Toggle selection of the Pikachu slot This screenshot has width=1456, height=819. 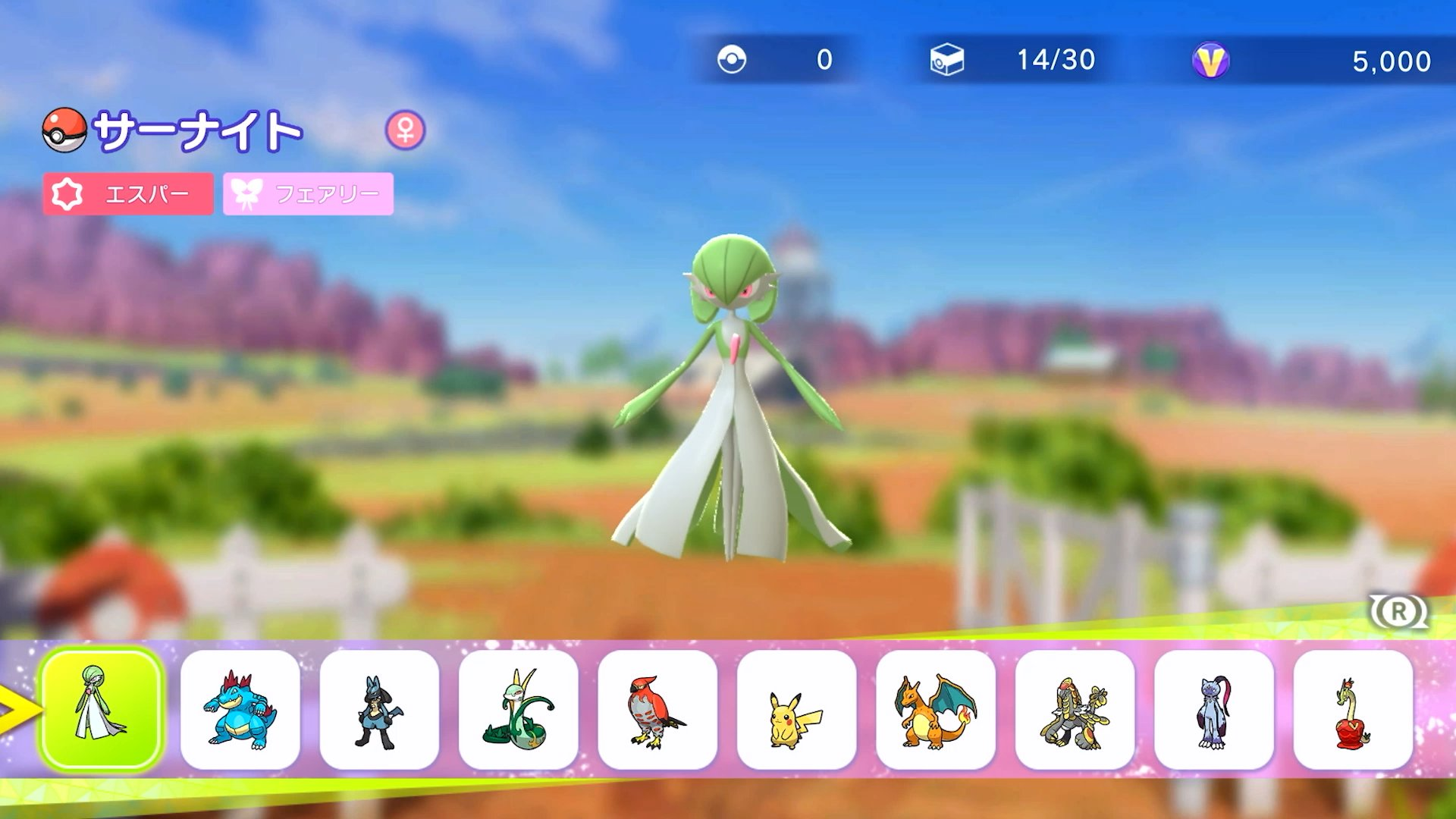pos(797,713)
